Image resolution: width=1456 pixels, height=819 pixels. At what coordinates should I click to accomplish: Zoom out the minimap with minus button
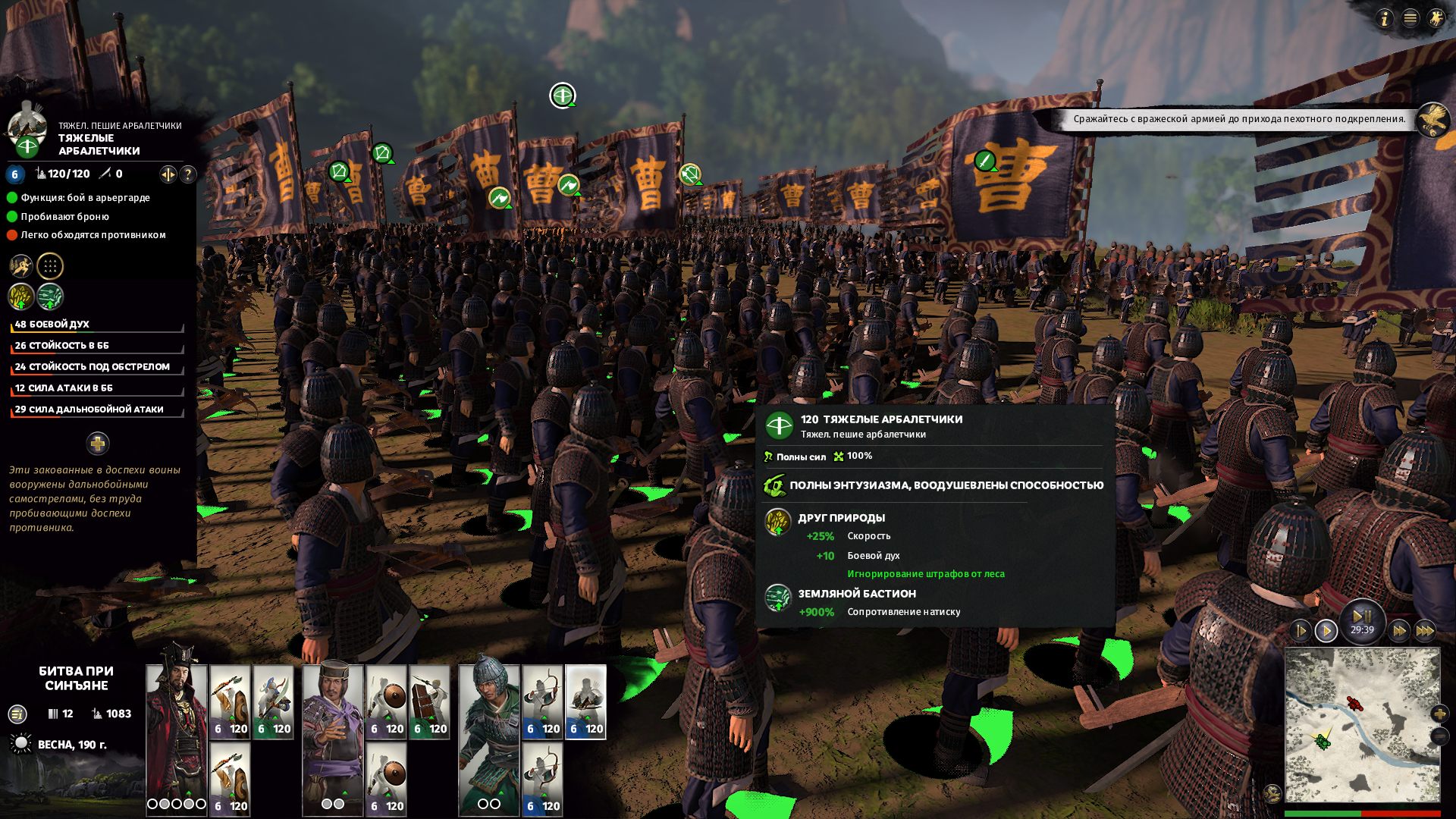1439,736
